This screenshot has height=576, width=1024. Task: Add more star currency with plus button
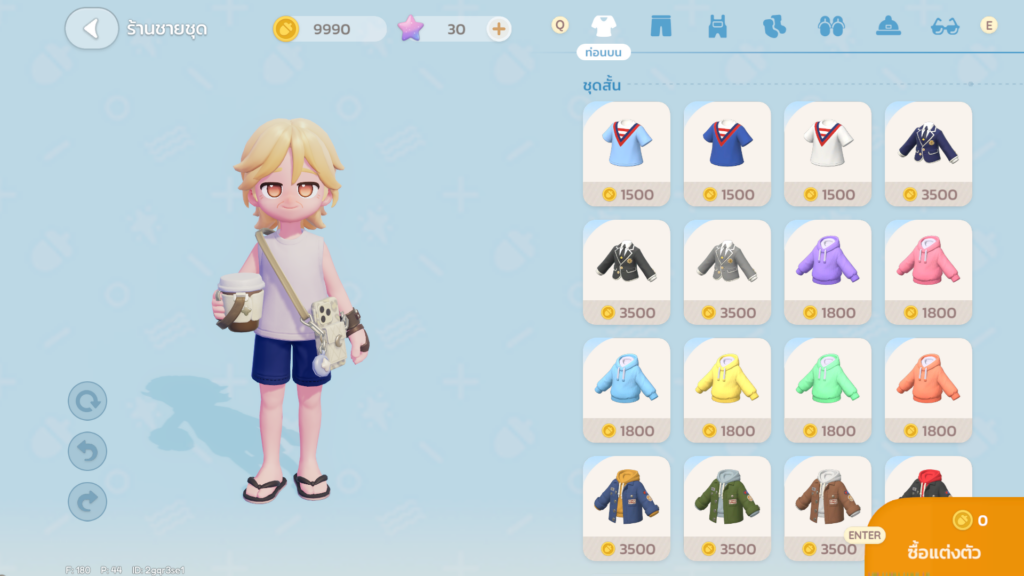click(498, 29)
